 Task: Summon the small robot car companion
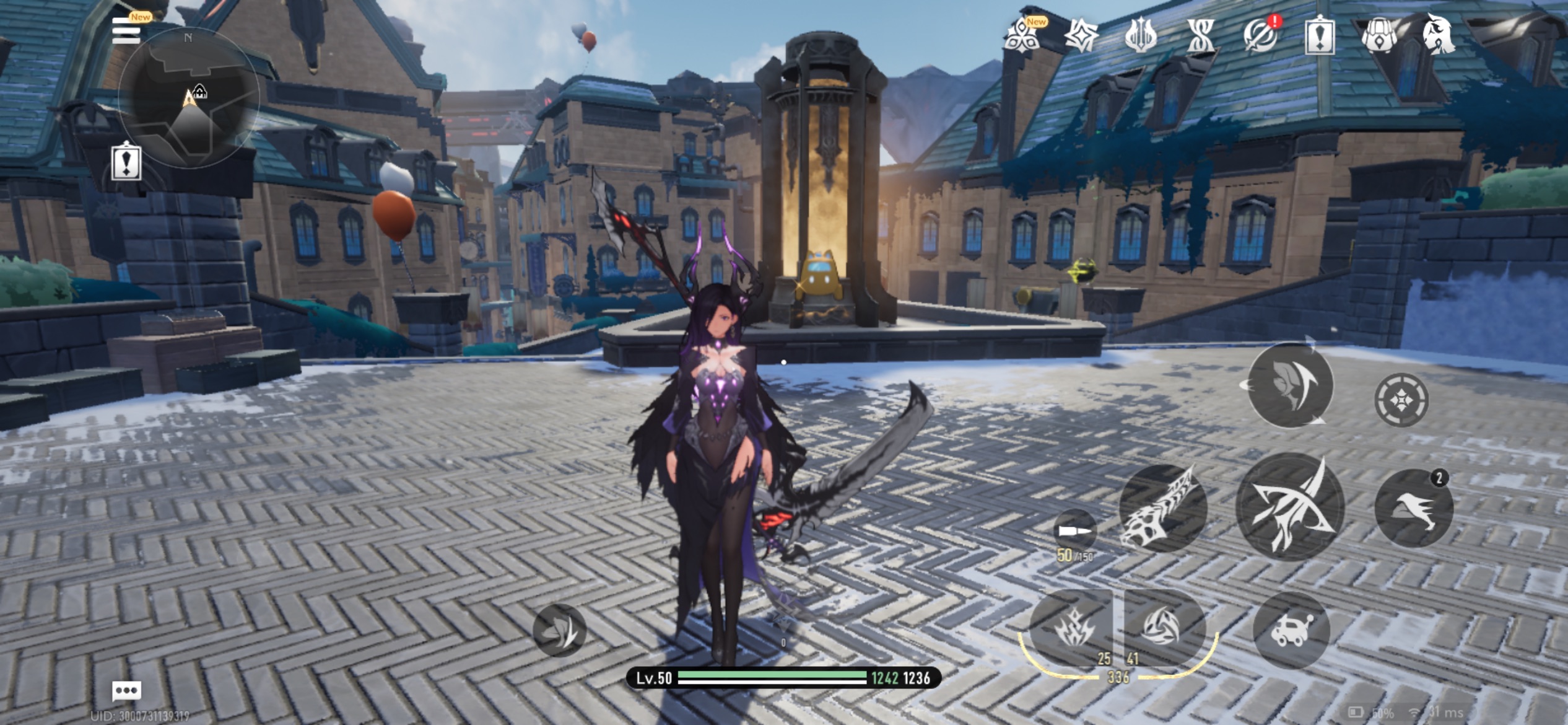1291,631
